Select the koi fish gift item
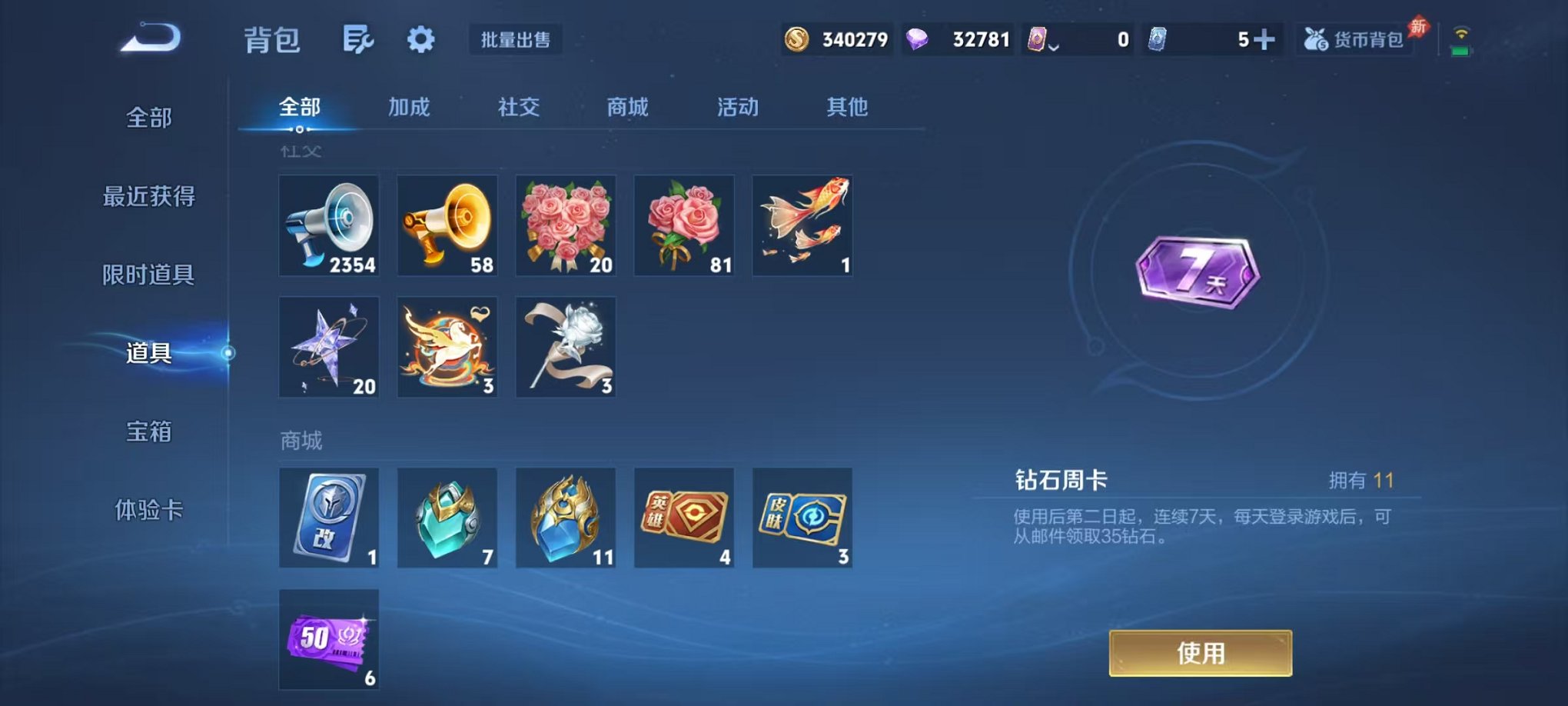Screen dimensions: 1568x706 tap(802, 225)
